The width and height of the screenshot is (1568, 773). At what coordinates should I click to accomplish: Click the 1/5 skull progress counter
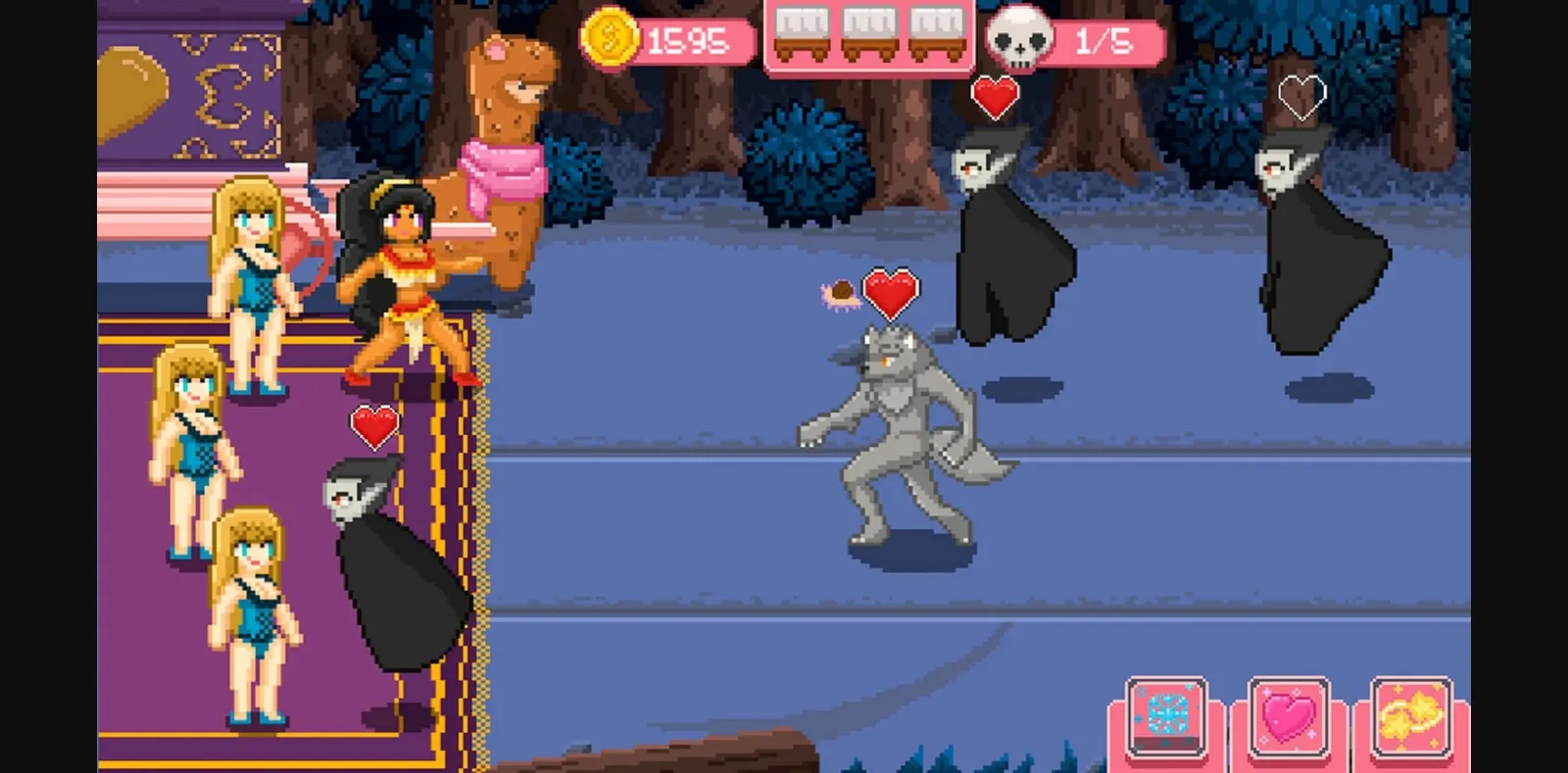pos(1102,42)
